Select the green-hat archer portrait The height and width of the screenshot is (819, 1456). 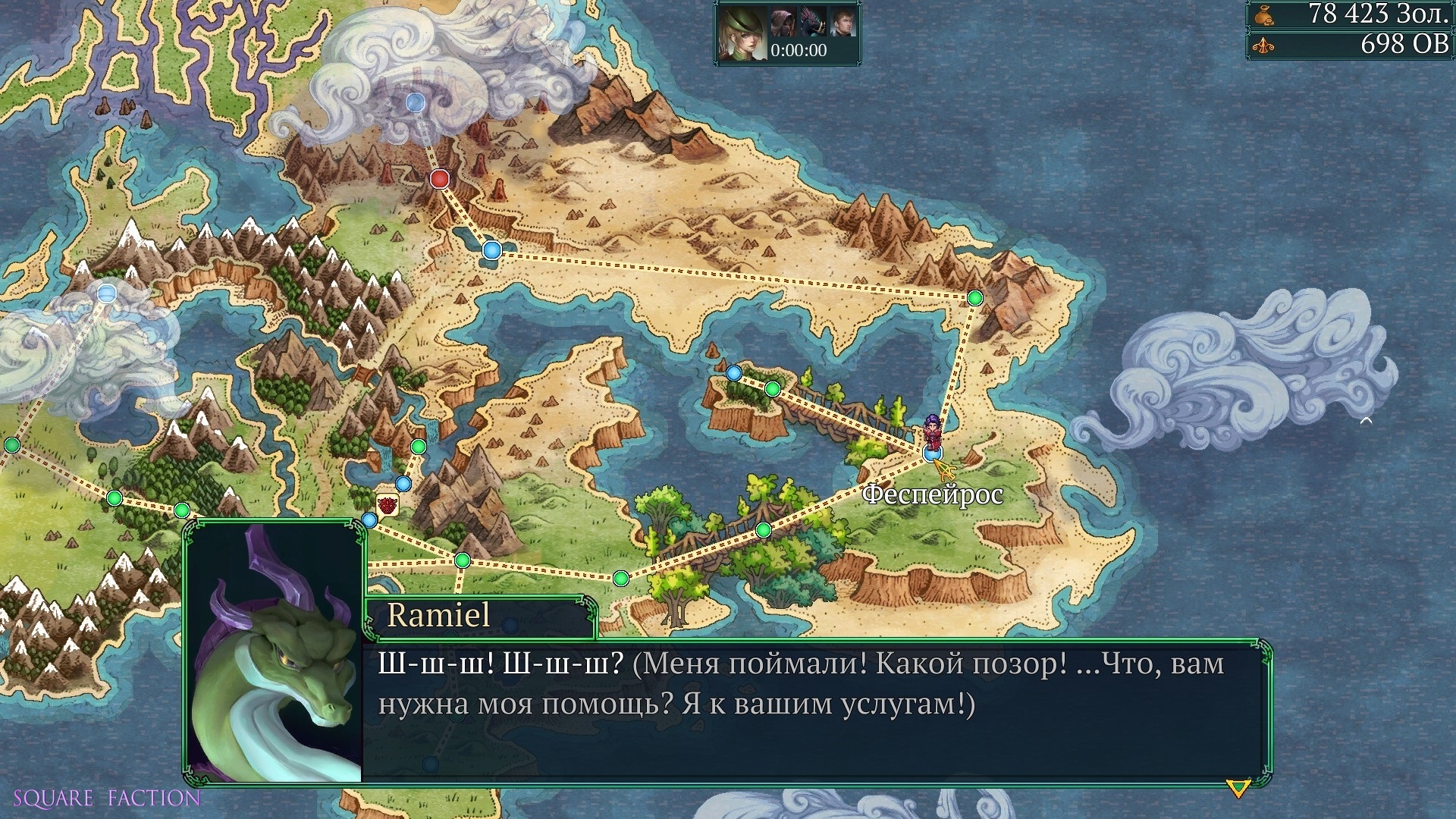pyautogui.click(x=741, y=32)
